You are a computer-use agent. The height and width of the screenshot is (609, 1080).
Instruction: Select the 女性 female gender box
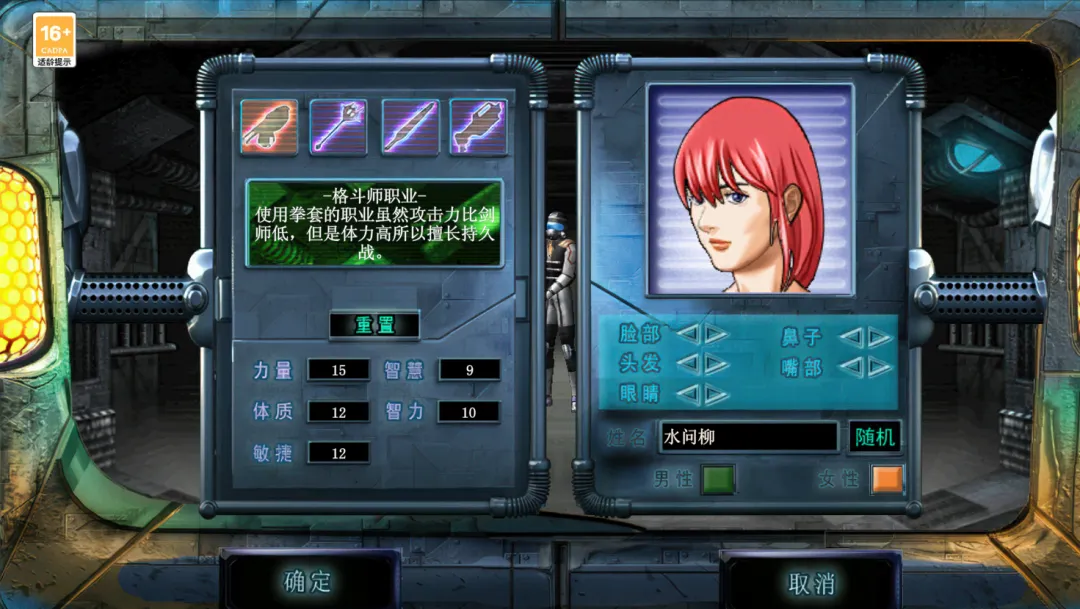(x=886, y=479)
